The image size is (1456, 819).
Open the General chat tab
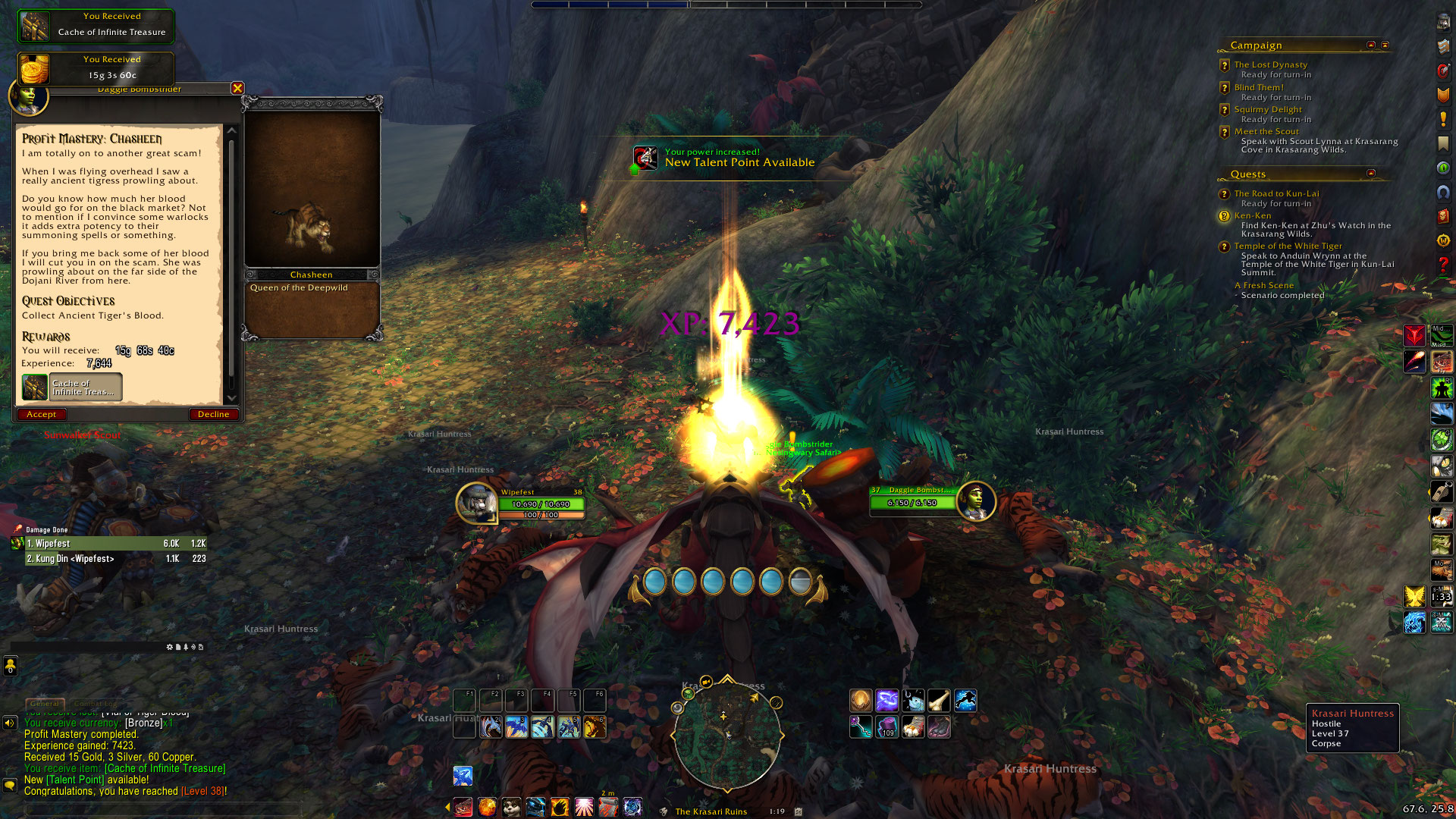point(45,704)
